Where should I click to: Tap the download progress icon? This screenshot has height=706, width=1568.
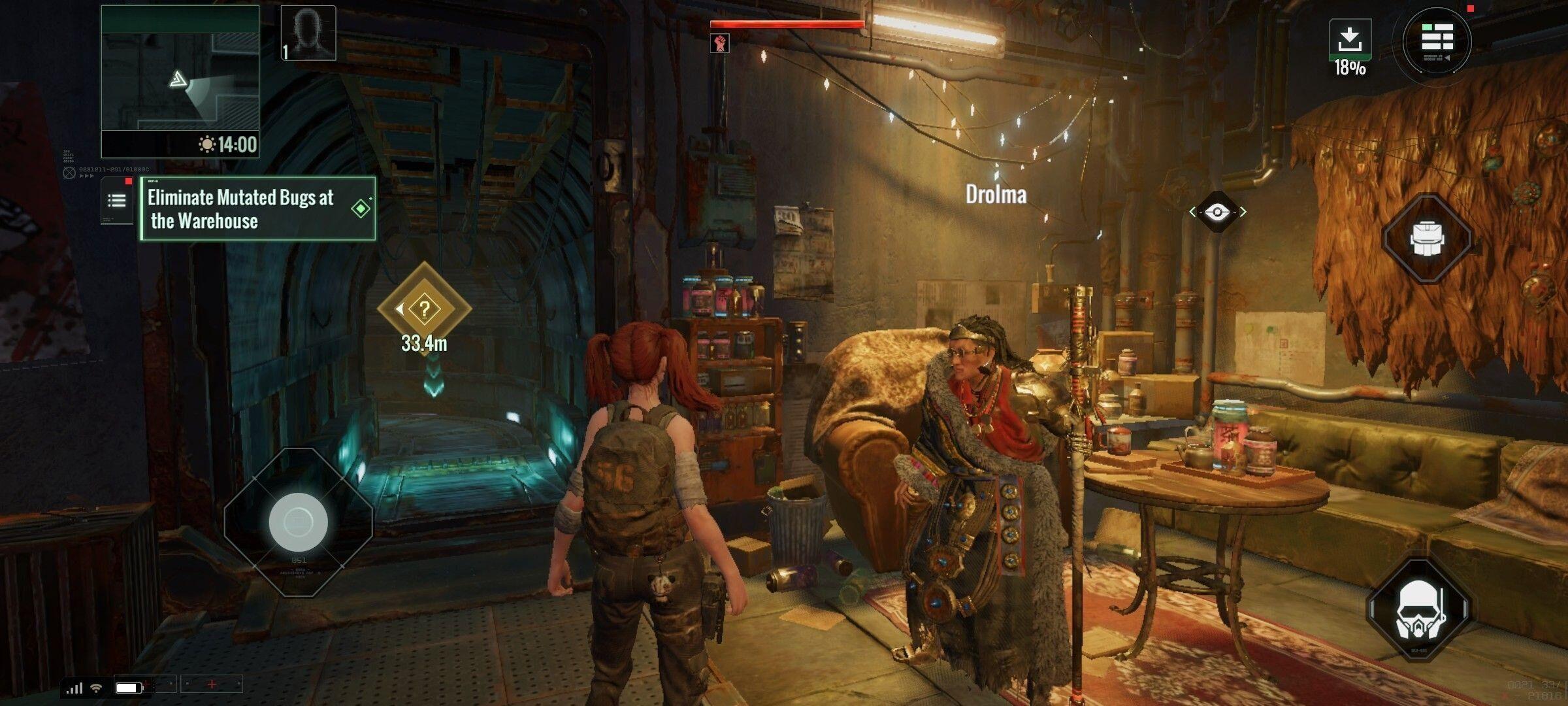[1350, 41]
